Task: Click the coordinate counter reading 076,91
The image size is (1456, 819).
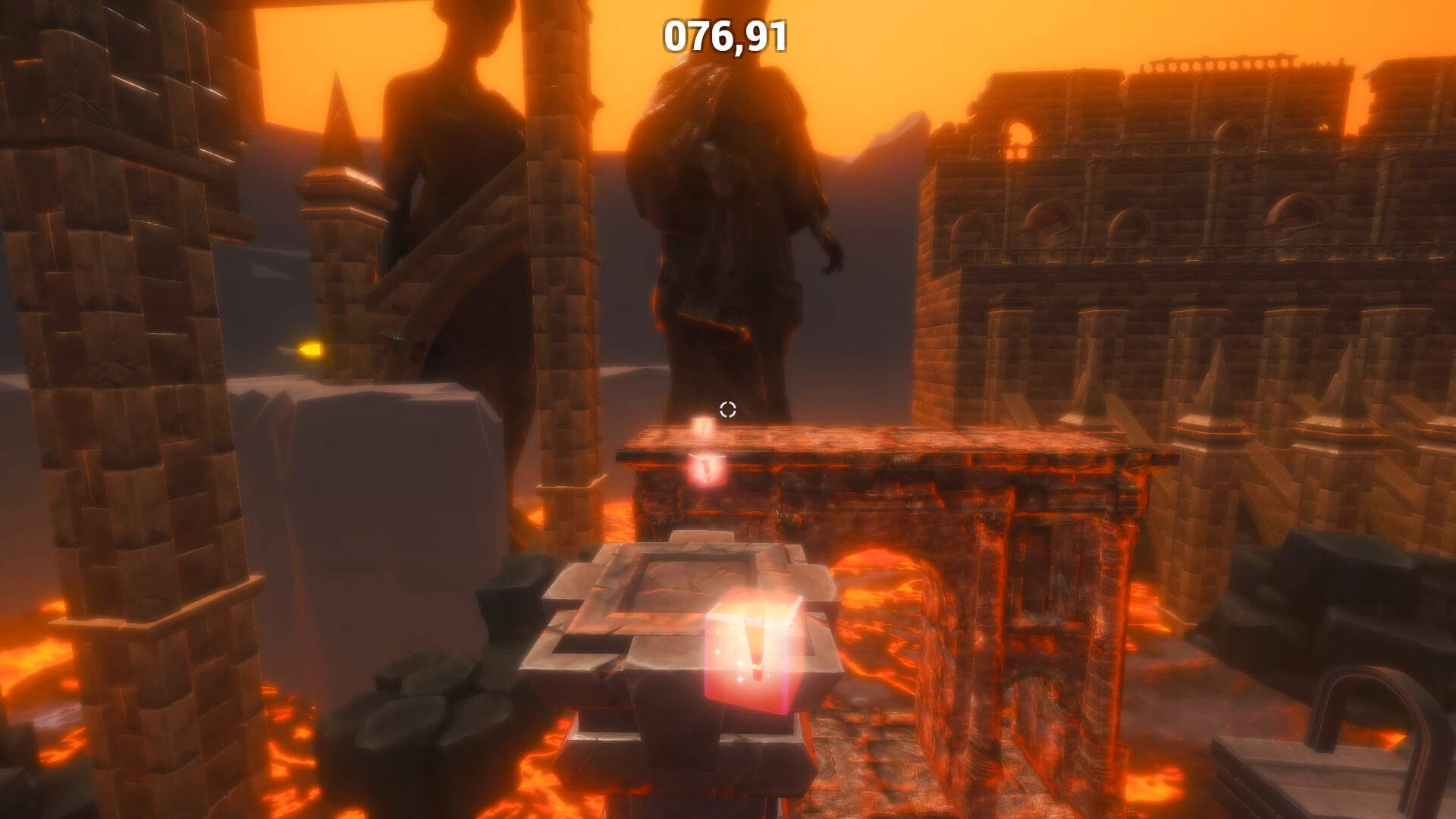Action: [725, 35]
